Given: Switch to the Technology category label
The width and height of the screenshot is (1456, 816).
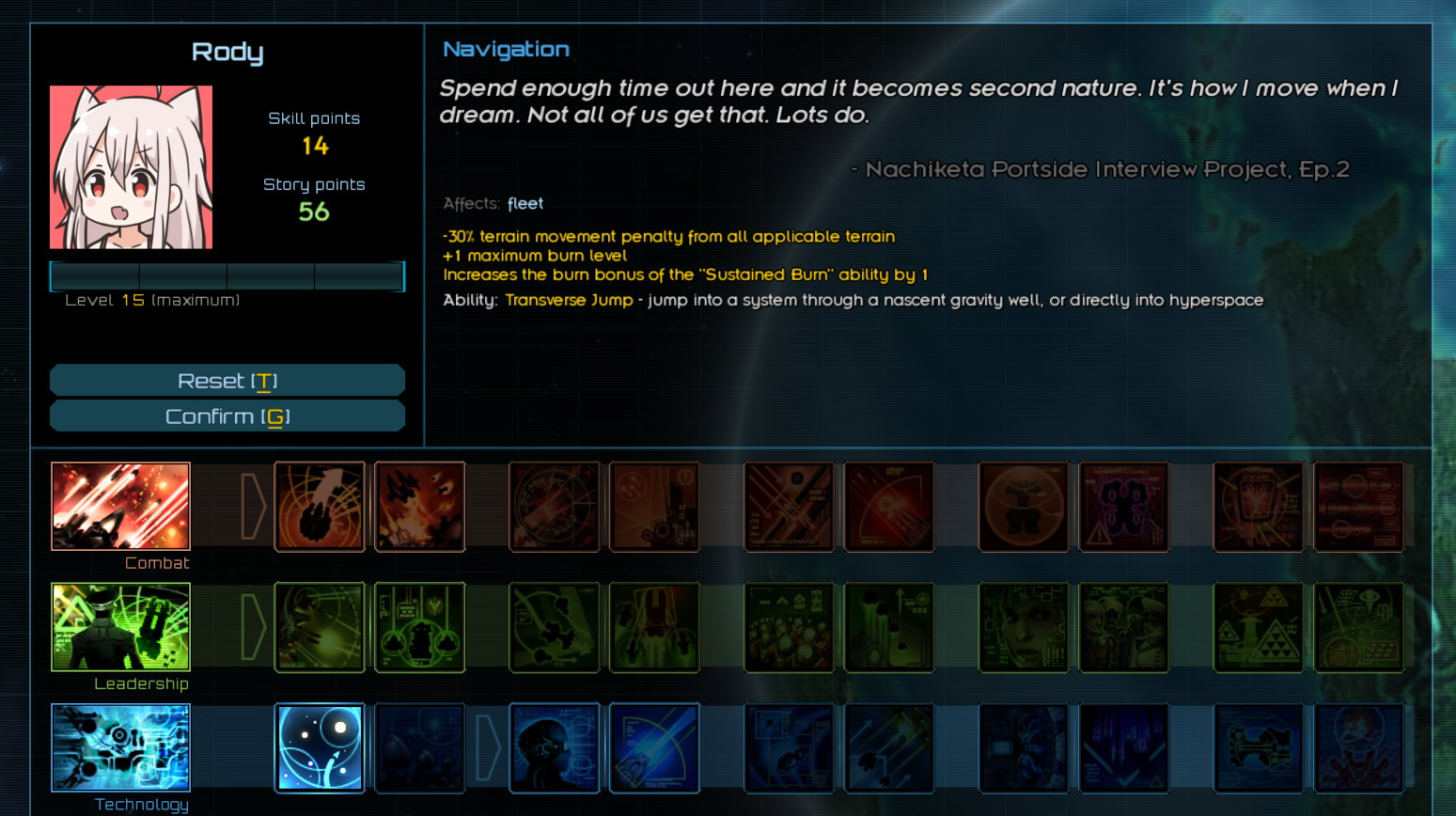Looking at the screenshot, I should click(x=141, y=804).
